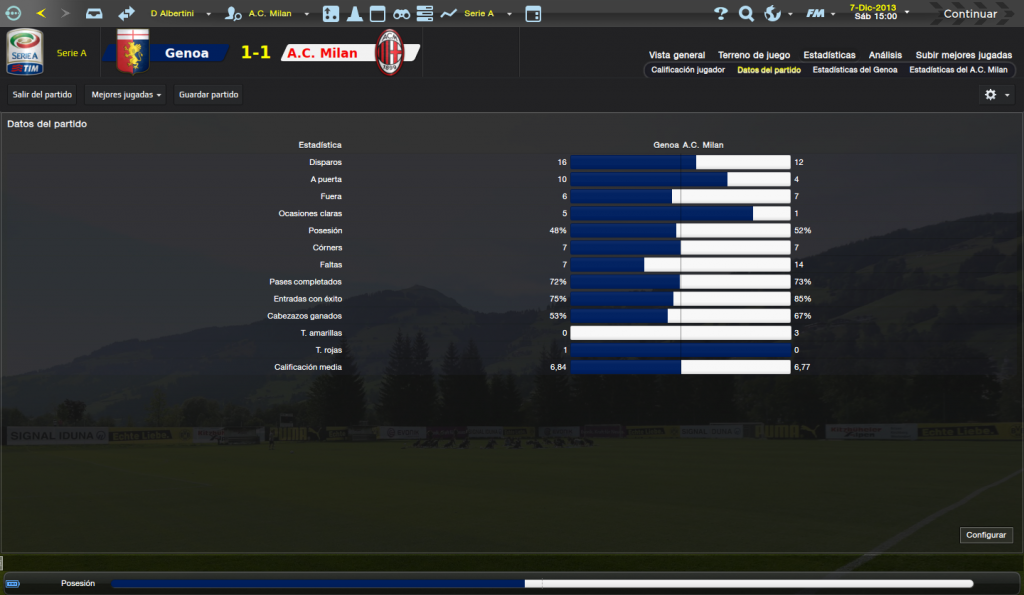
Task: Open the D Albertini manager menu
Action: [x=180, y=14]
